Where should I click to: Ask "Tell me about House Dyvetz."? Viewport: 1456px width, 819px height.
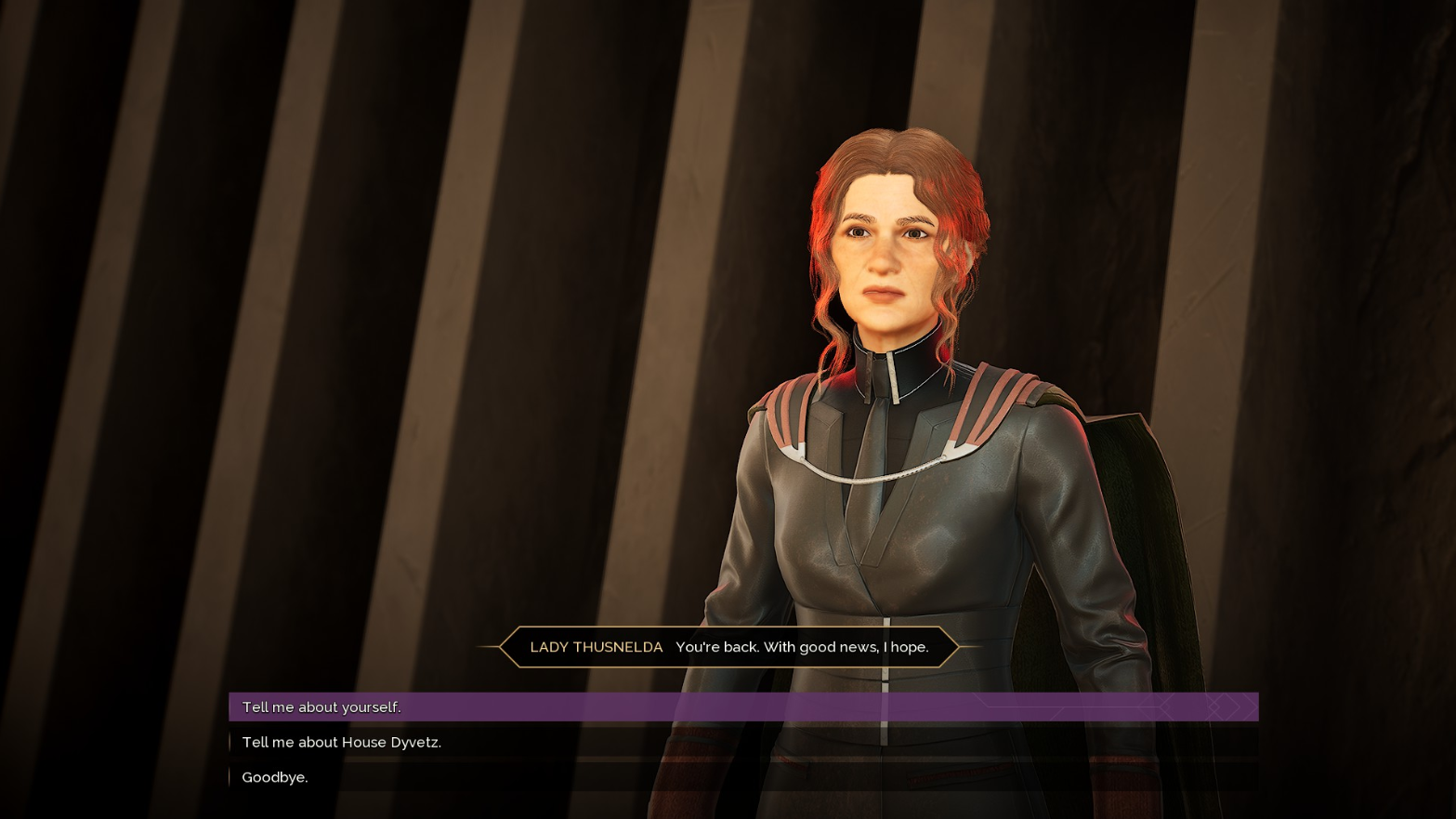pyautogui.click(x=341, y=743)
